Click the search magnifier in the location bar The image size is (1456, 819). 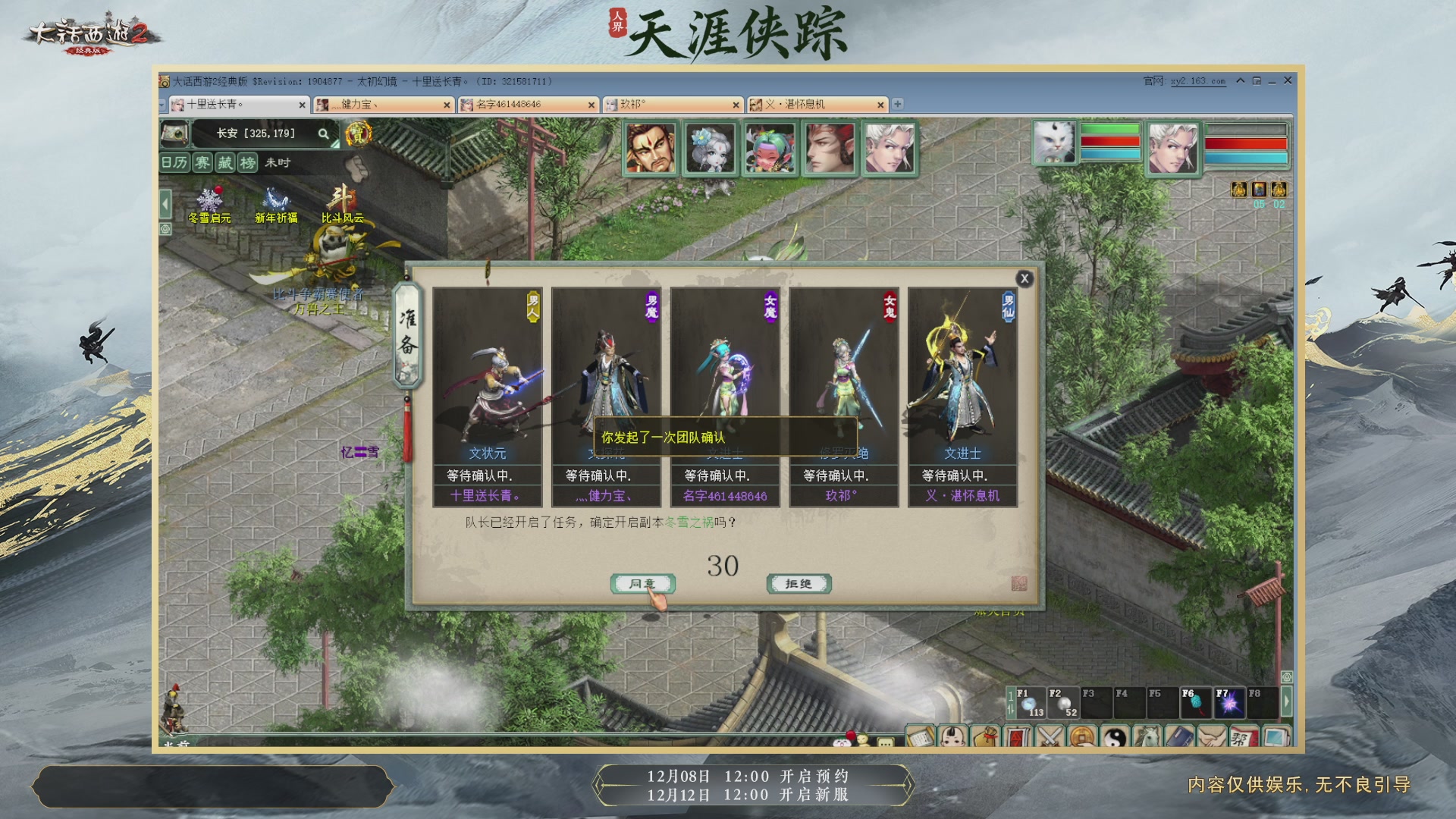(x=324, y=134)
